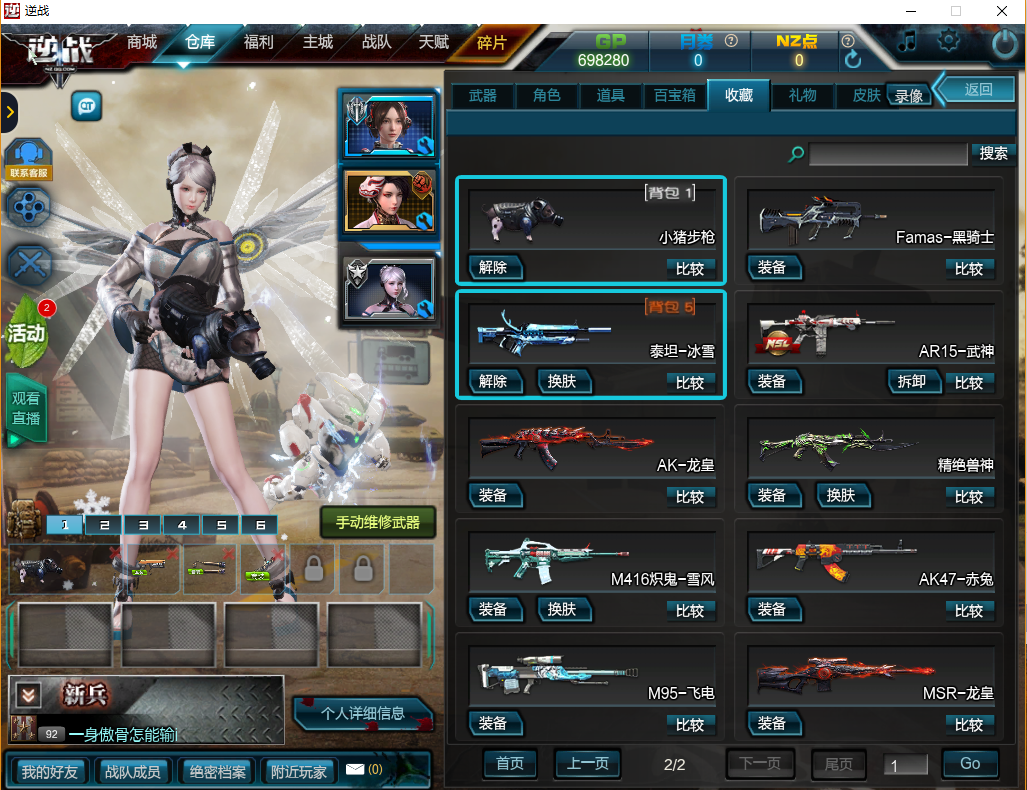Close the game window
The height and width of the screenshot is (790, 1027).
1001,11
